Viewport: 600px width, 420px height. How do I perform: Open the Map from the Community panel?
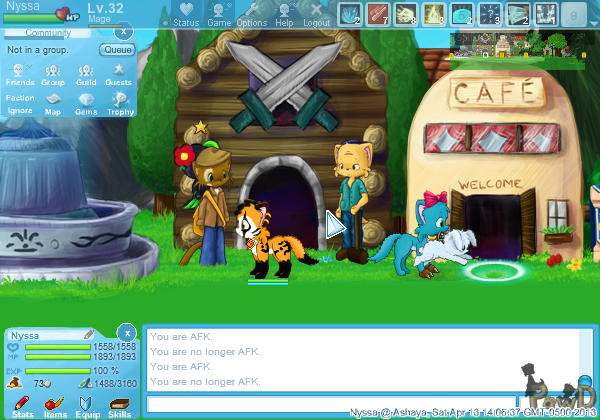(53, 105)
